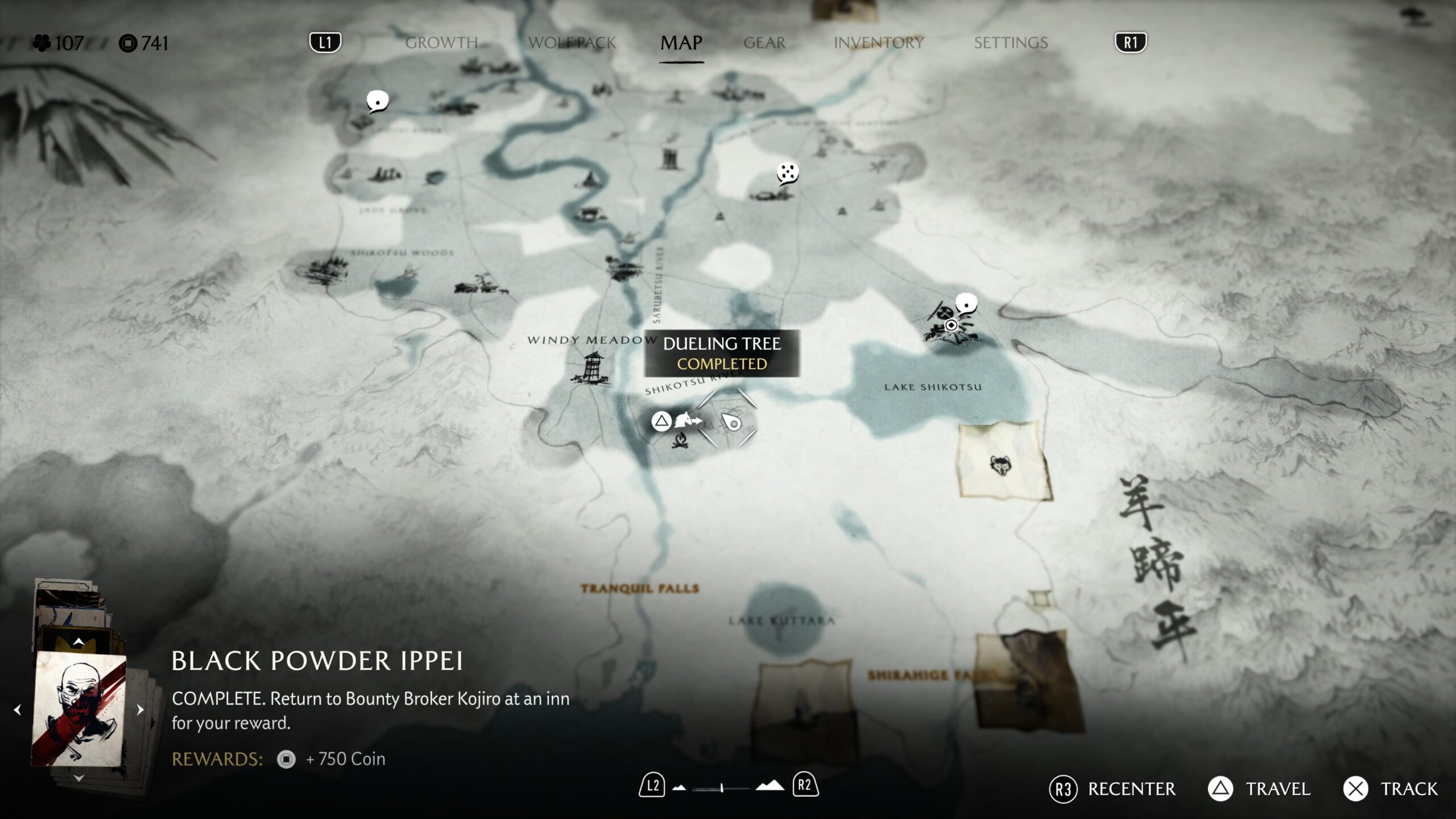
Task: Open the Wolfpack tab
Action: pos(572,43)
